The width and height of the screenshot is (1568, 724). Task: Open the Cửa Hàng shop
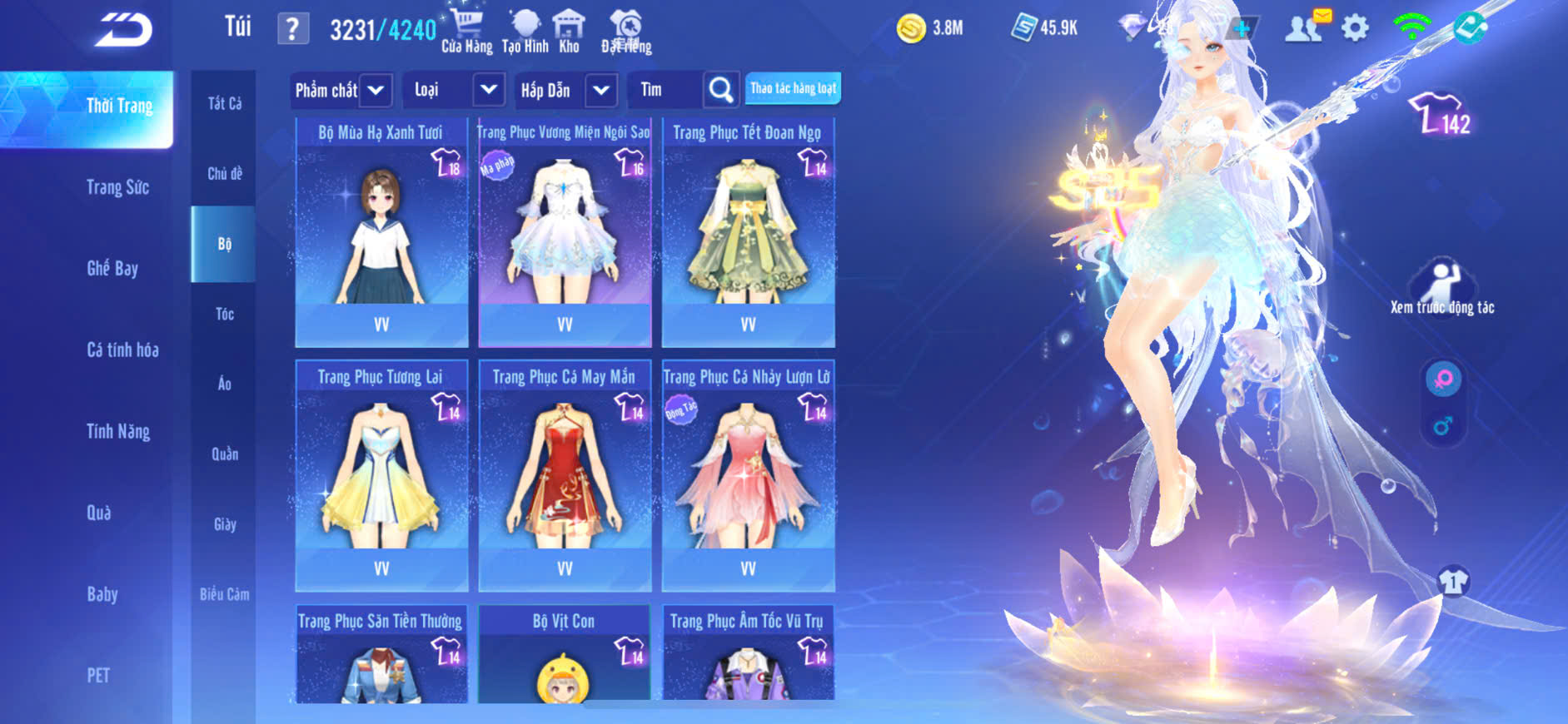pyautogui.click(x=466, y=32)
